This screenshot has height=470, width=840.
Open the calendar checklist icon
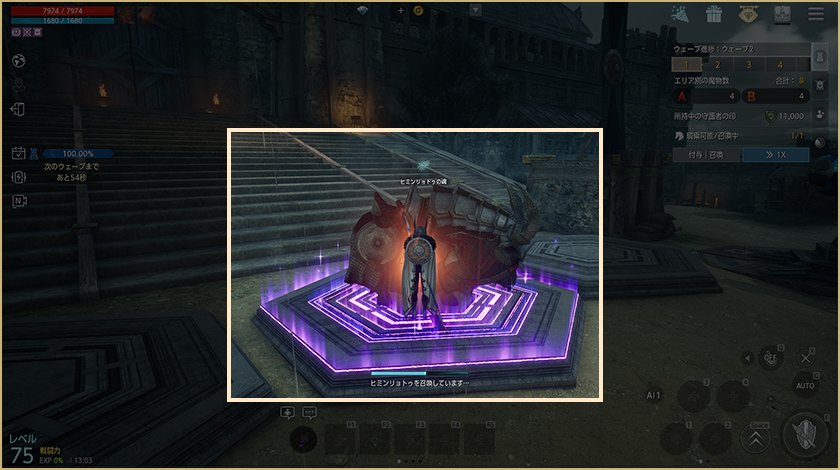[x=18, y=153]
